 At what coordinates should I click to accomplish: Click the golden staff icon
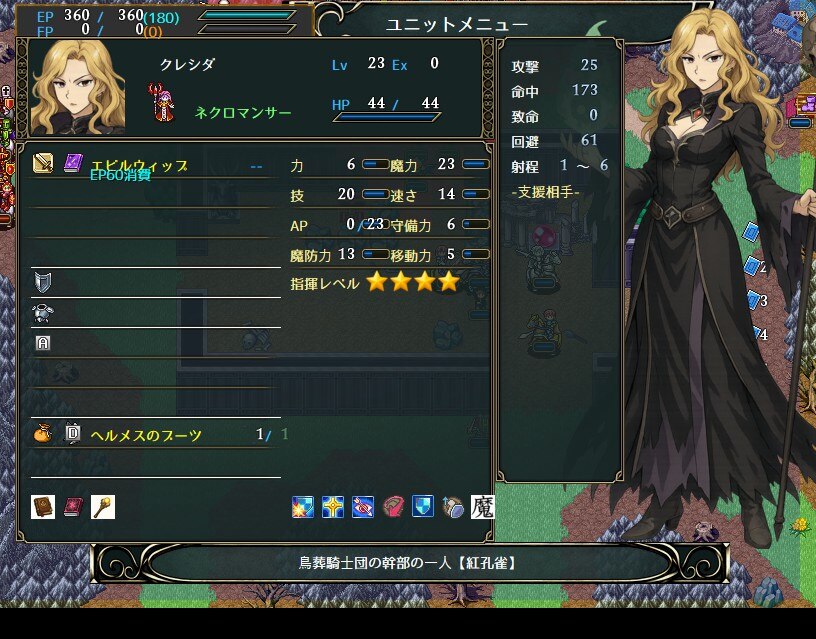[x=103, y=507]
